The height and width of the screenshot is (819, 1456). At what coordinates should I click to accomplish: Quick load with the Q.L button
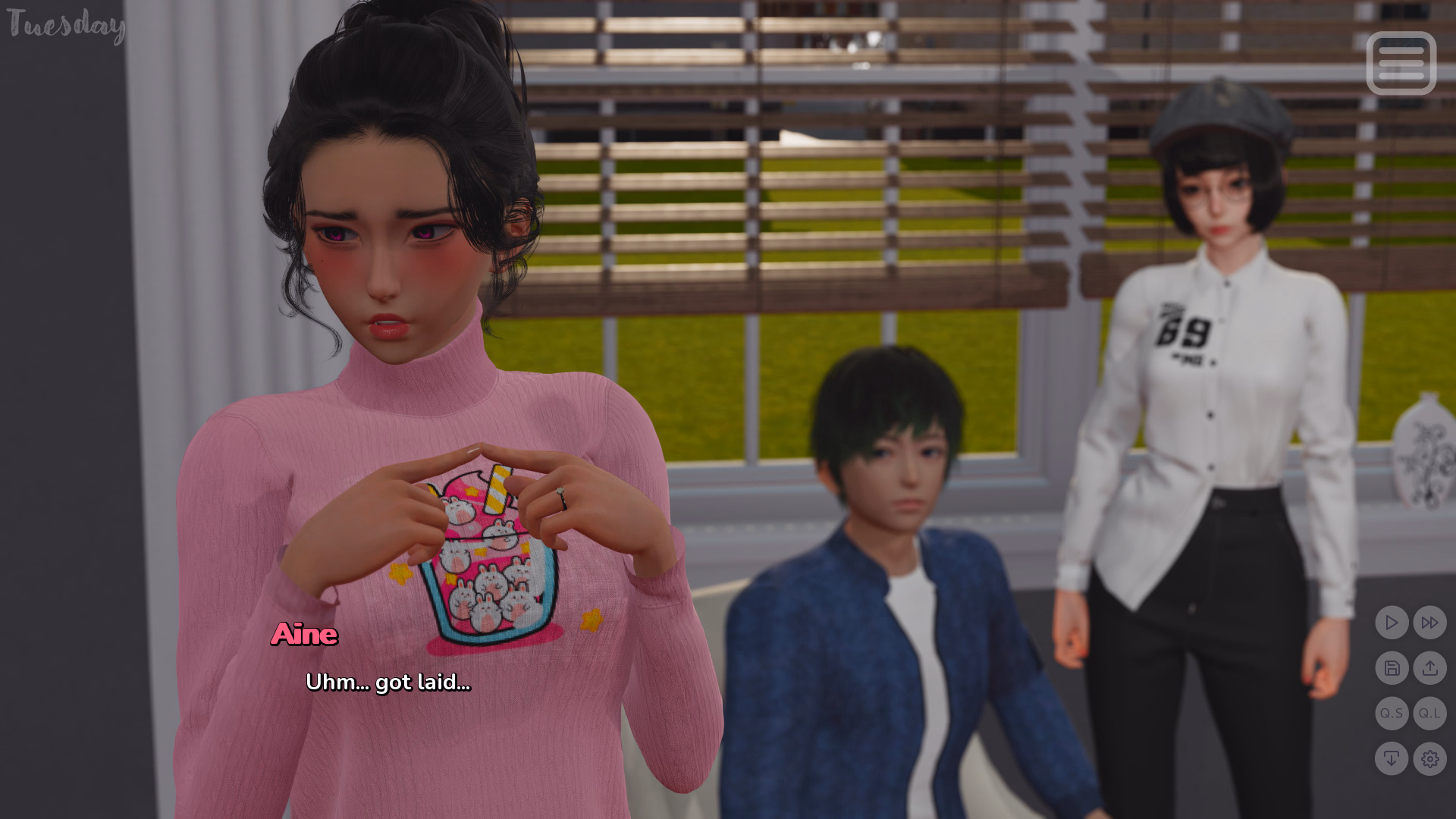1429,714
